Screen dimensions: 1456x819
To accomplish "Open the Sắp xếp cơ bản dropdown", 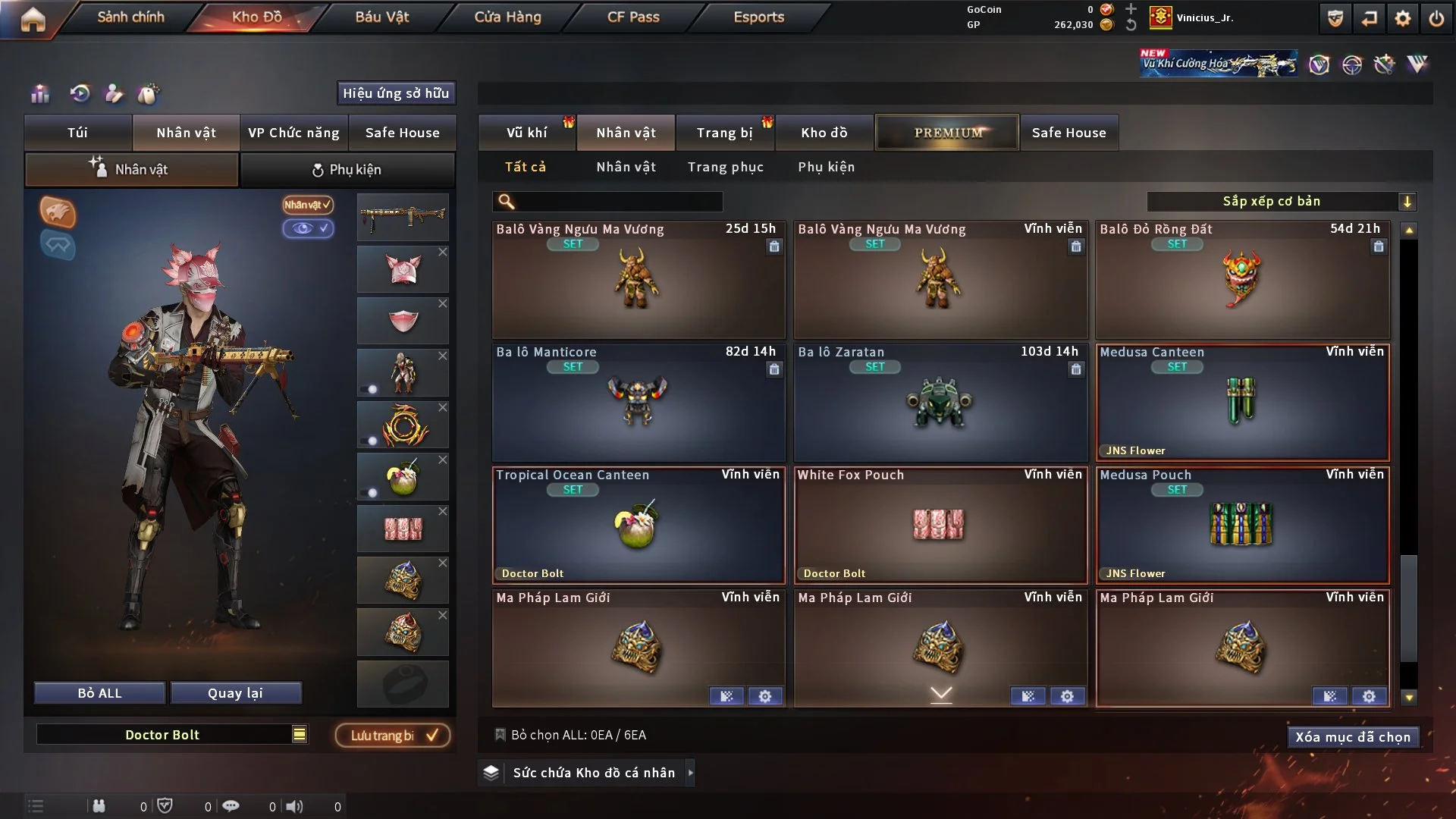I will coord(1281,201).
